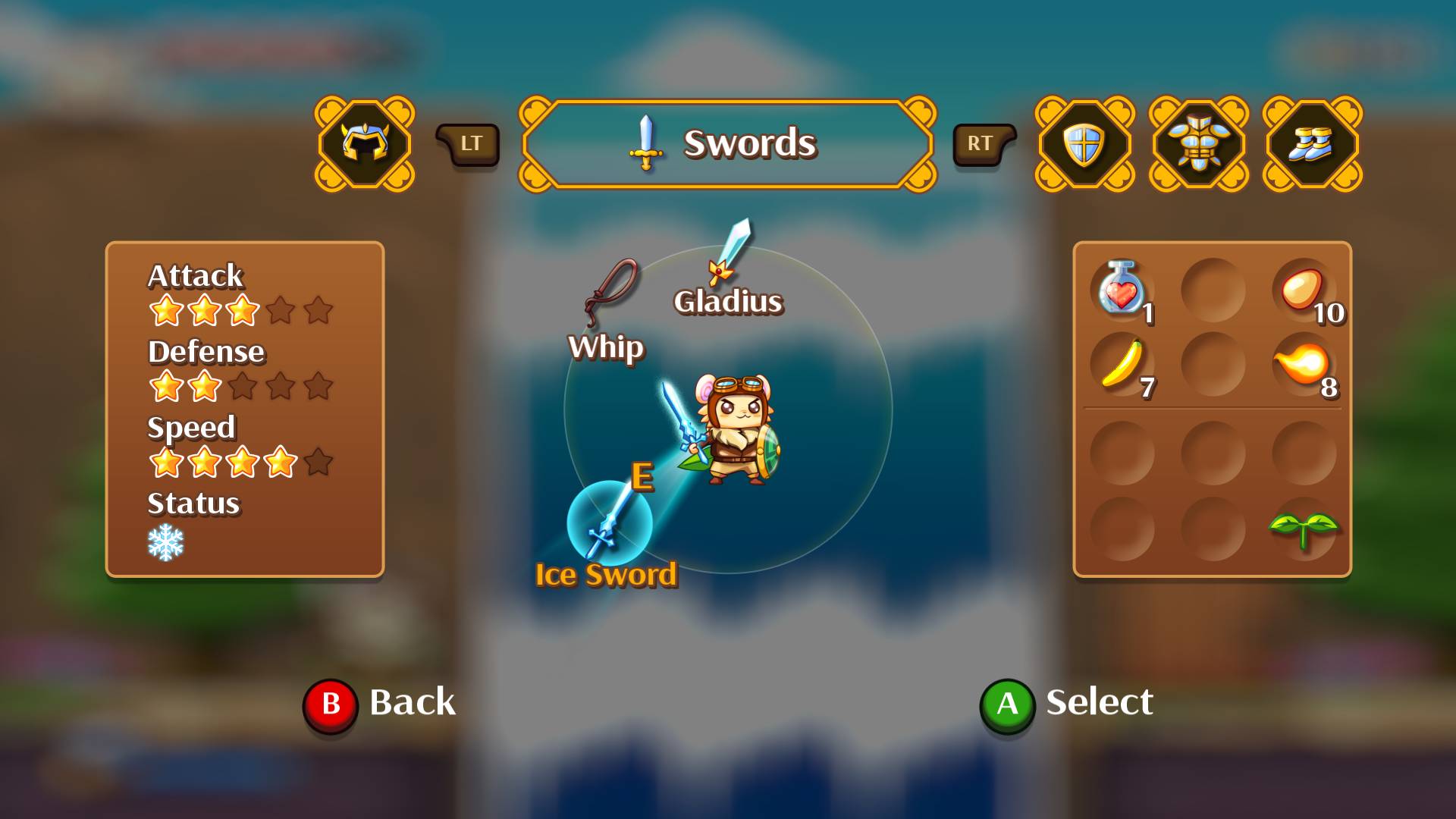Choose the fireball item slot

1303,364
